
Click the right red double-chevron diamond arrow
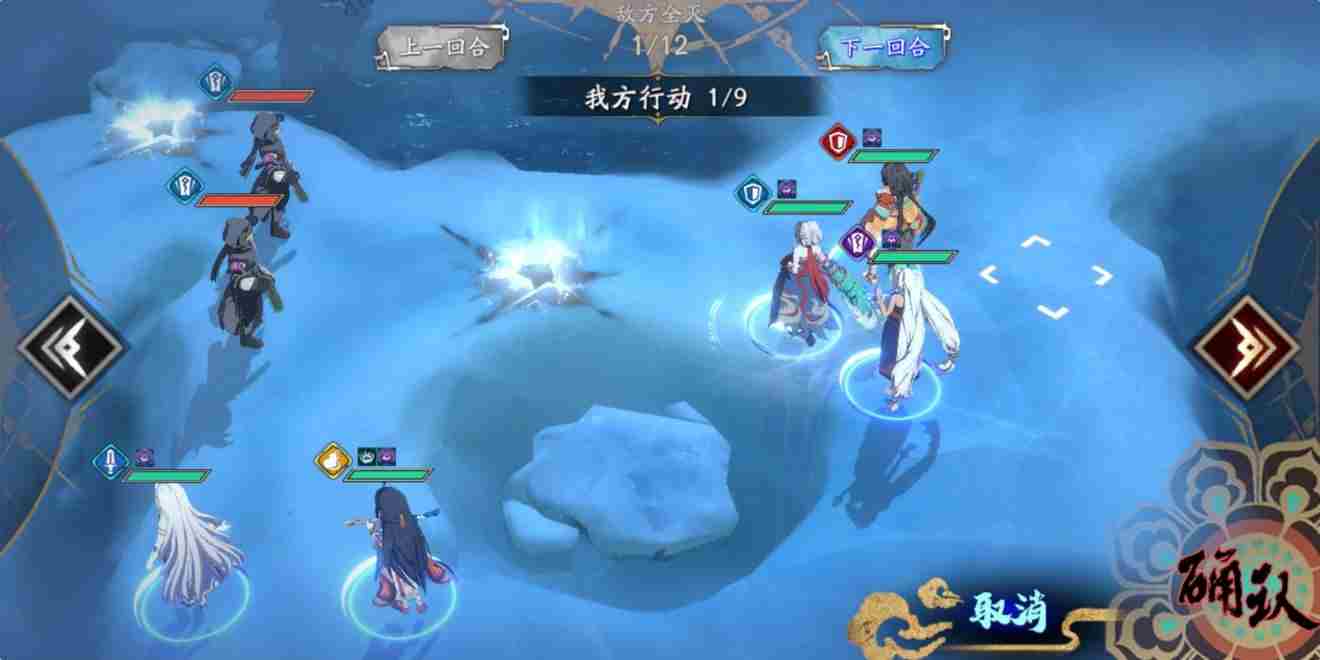tap(1245, 347)
